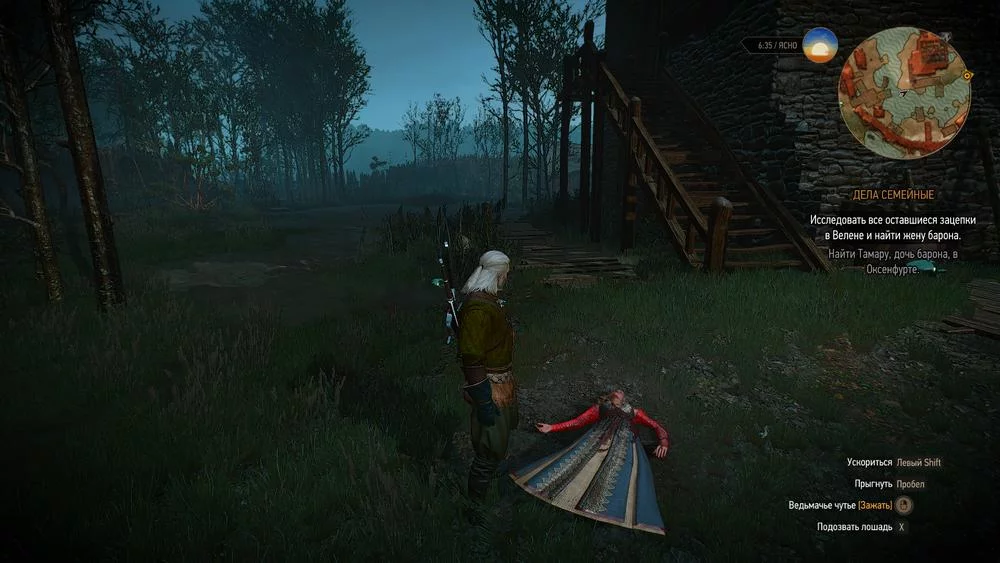1000x563 pixels.
Task: Select the objective about finding the baron's wife
Action: pyautogui.click(x=885, y=226)
